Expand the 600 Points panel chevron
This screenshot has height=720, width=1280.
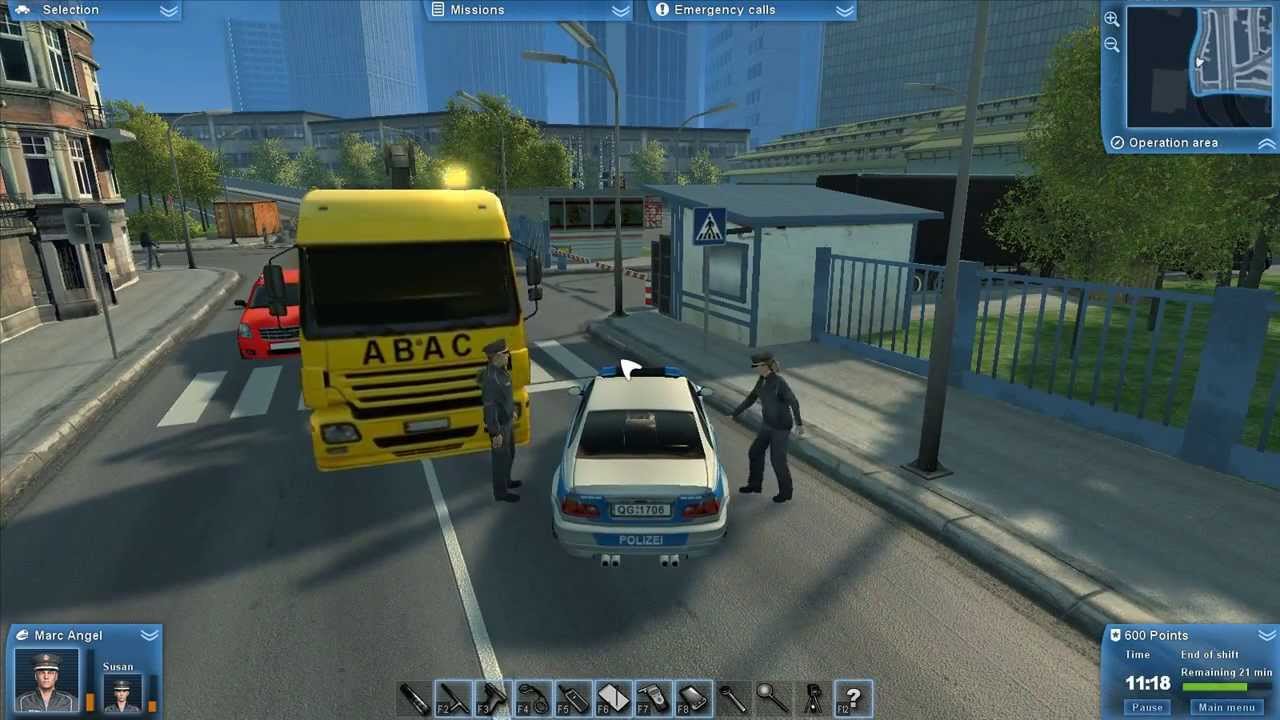tap(1267, 635)
